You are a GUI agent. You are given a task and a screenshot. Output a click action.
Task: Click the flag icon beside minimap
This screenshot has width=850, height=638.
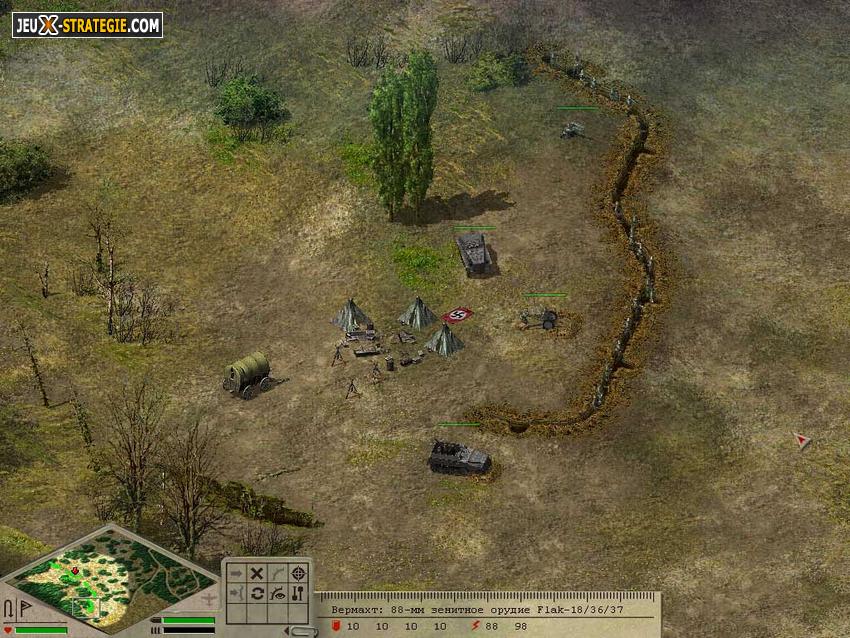pos(24,608)
